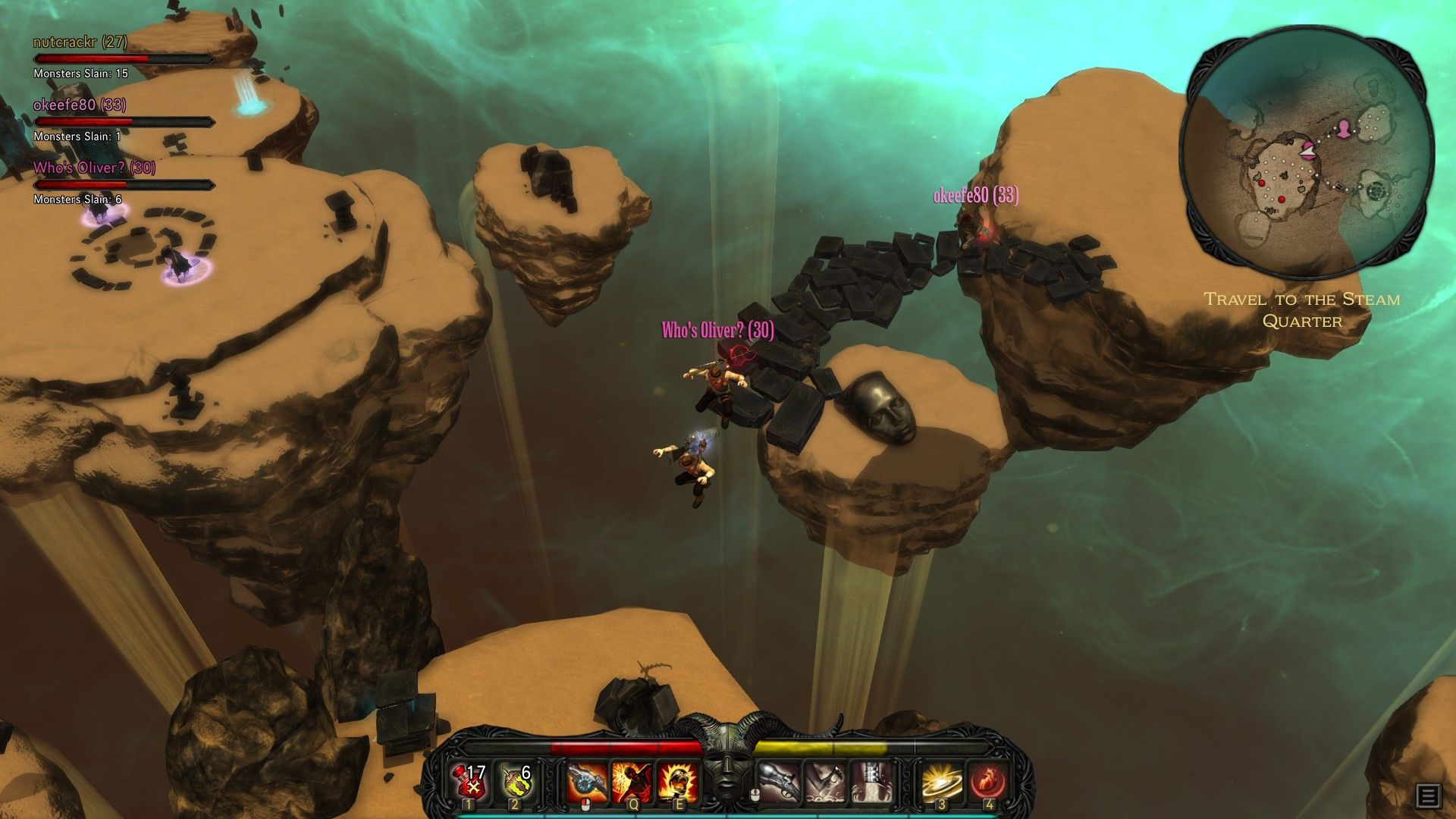Trigger the golden swirl ability in slot 3
Viewport: 1456px width, 819px height.
point(942,782)
